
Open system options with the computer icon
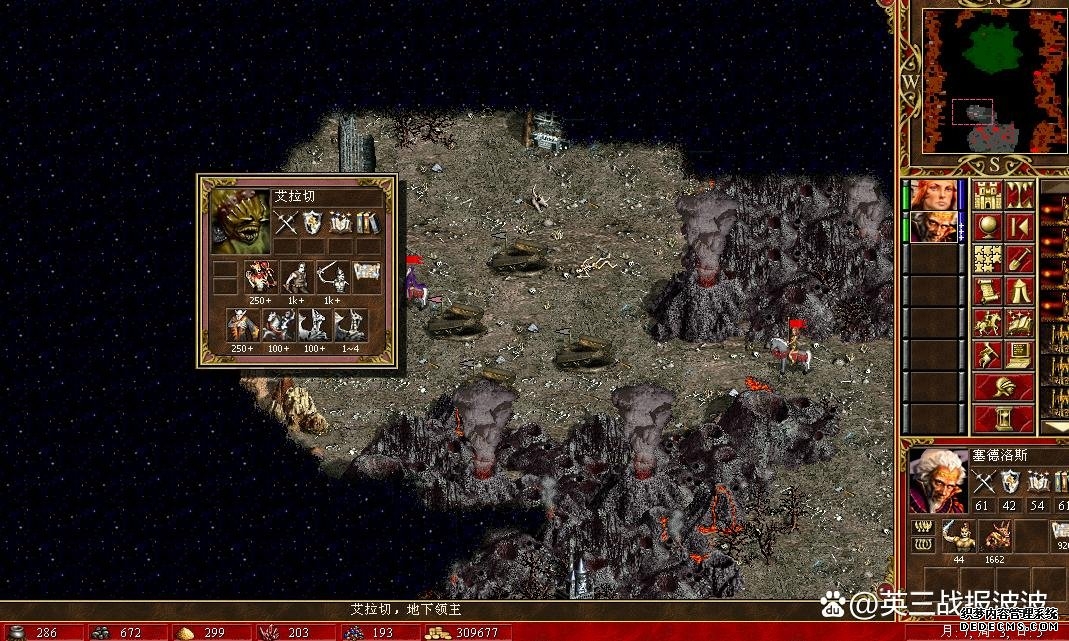click(x=1019, y=355)
